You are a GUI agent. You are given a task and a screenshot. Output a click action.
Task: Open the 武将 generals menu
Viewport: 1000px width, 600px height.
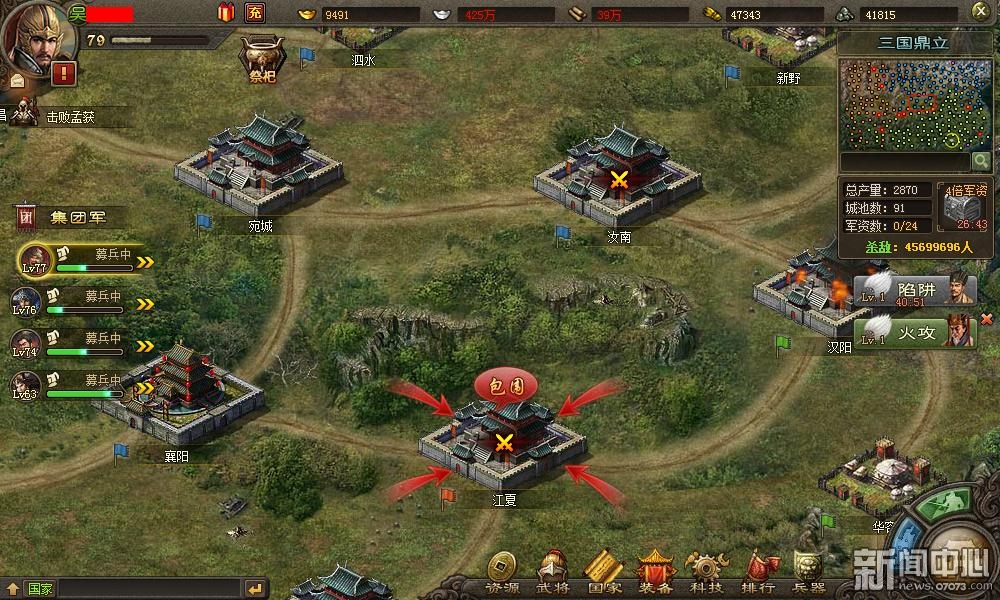click(x=552, y=571)
